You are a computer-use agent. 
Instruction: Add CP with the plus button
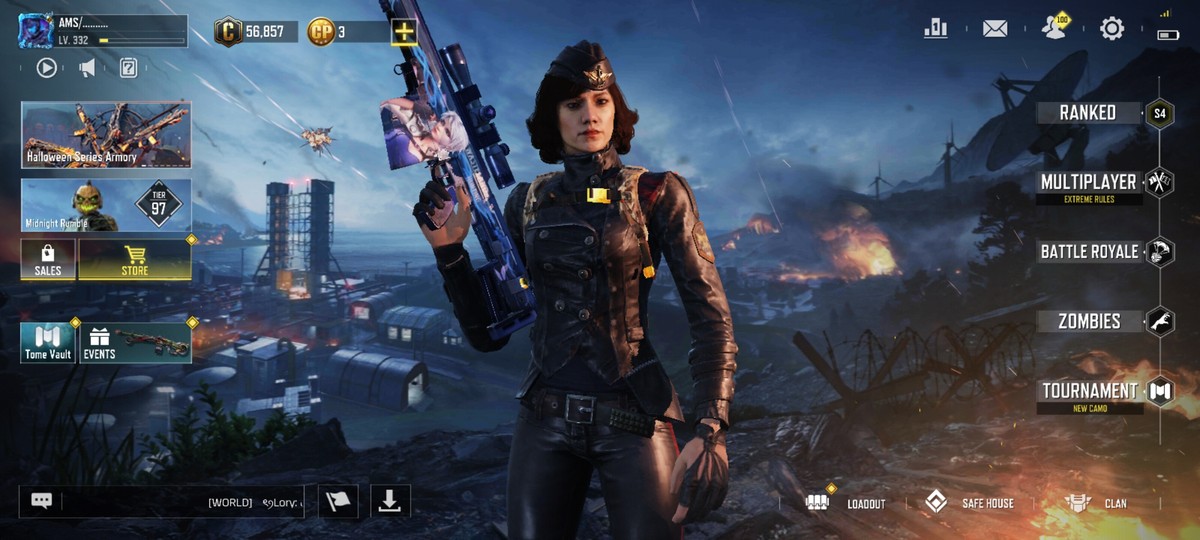click(x=404, y=32)
